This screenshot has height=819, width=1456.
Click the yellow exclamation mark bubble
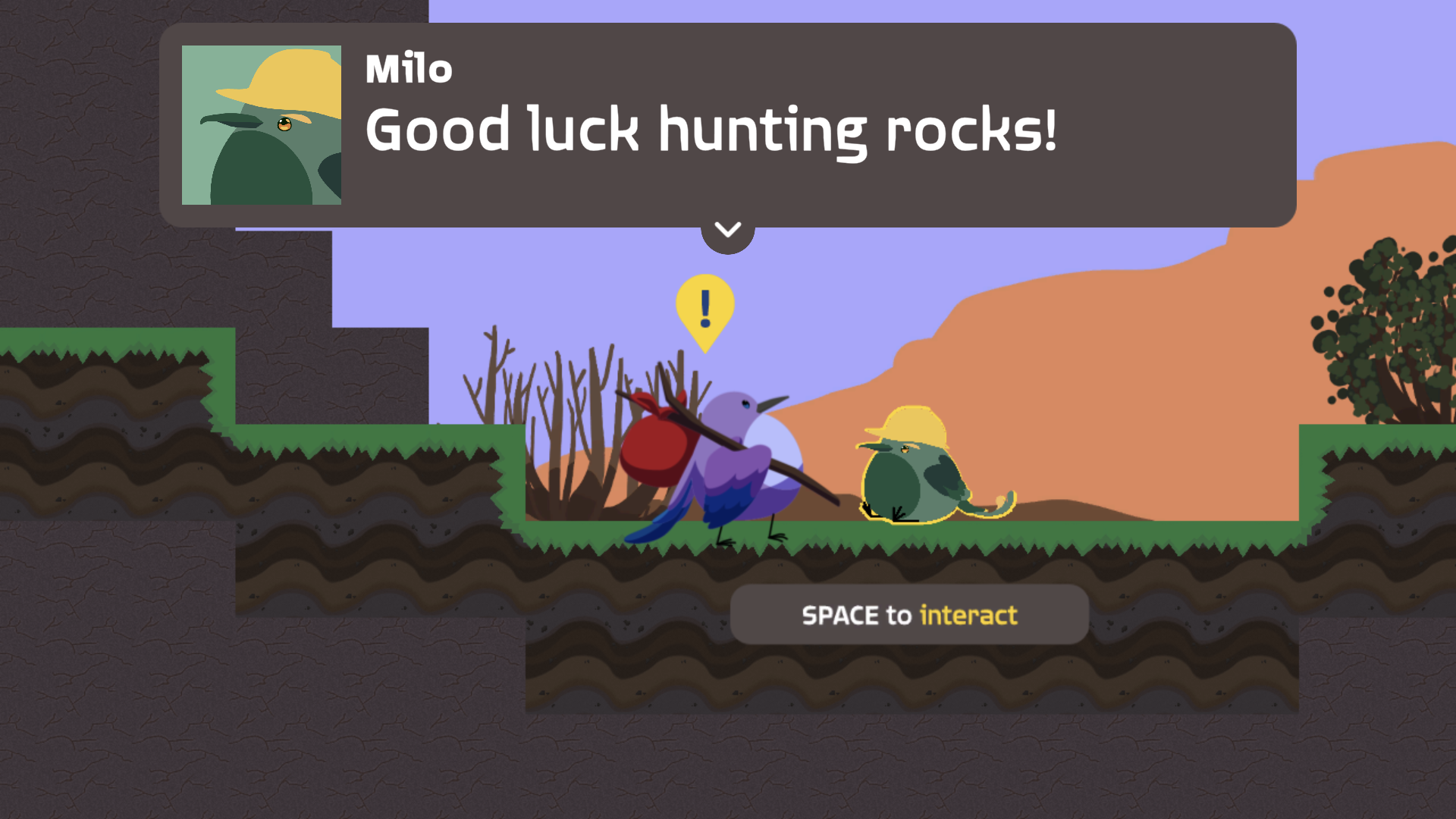pos(704,307)
